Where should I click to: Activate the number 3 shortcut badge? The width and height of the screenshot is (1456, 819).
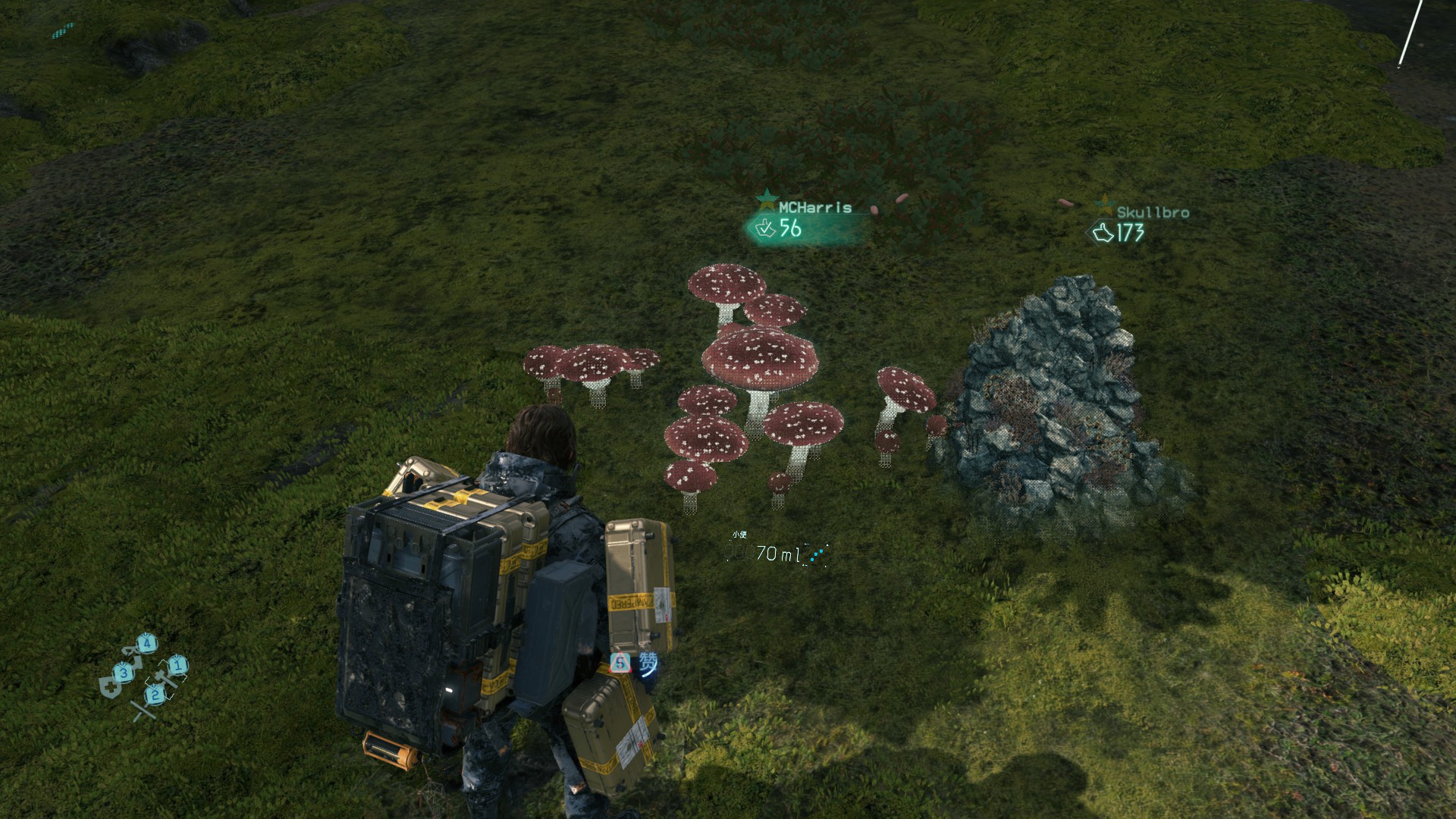tap(124, 672)
